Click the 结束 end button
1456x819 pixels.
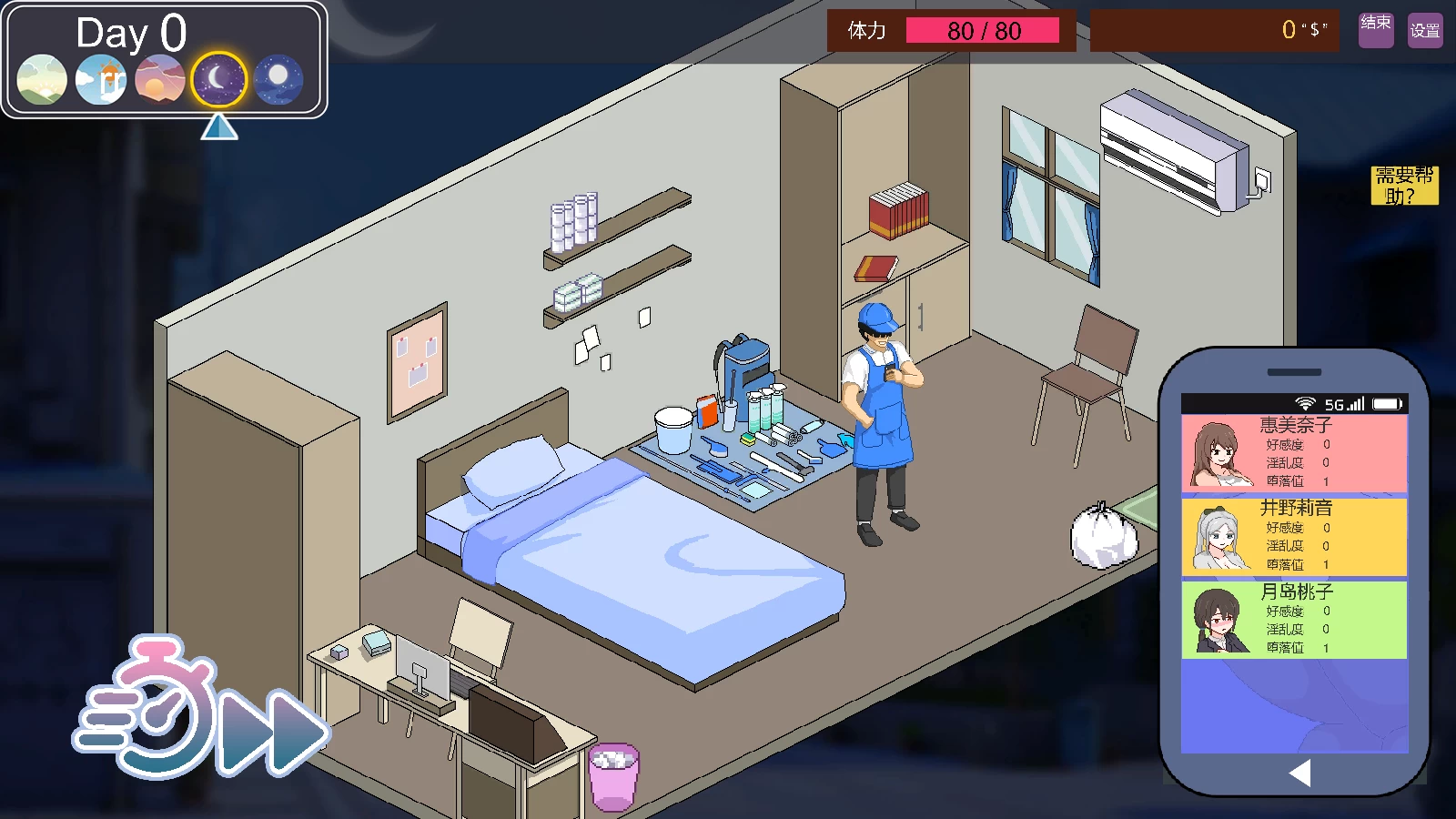[1375, 29]
